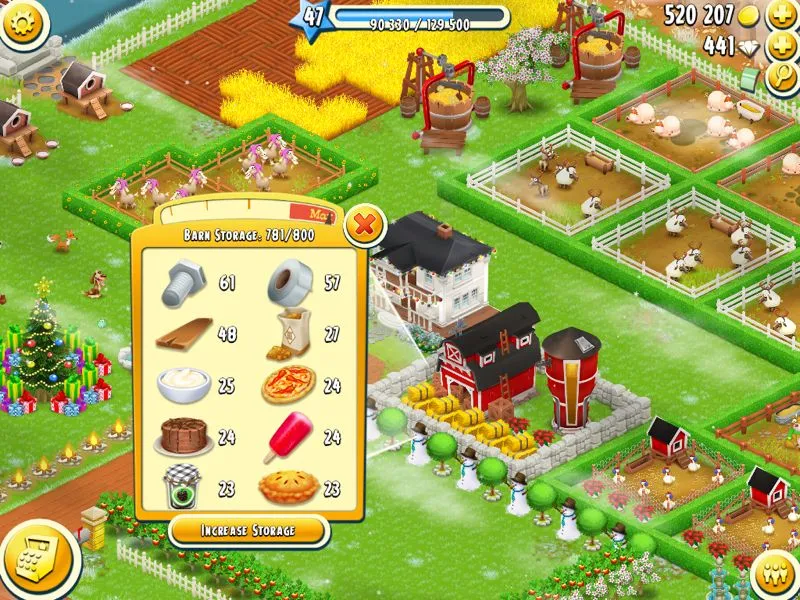Select the pizza in barn storage
This screenshot has height=600, width=800.
(x=289, y=385)
